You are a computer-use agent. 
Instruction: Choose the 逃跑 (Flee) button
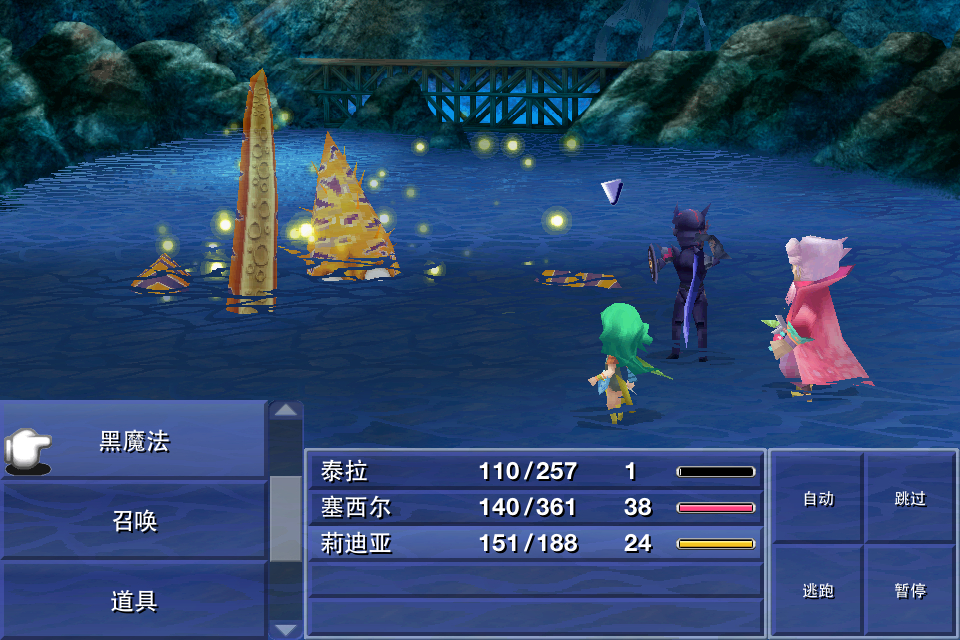click(818, 590)
